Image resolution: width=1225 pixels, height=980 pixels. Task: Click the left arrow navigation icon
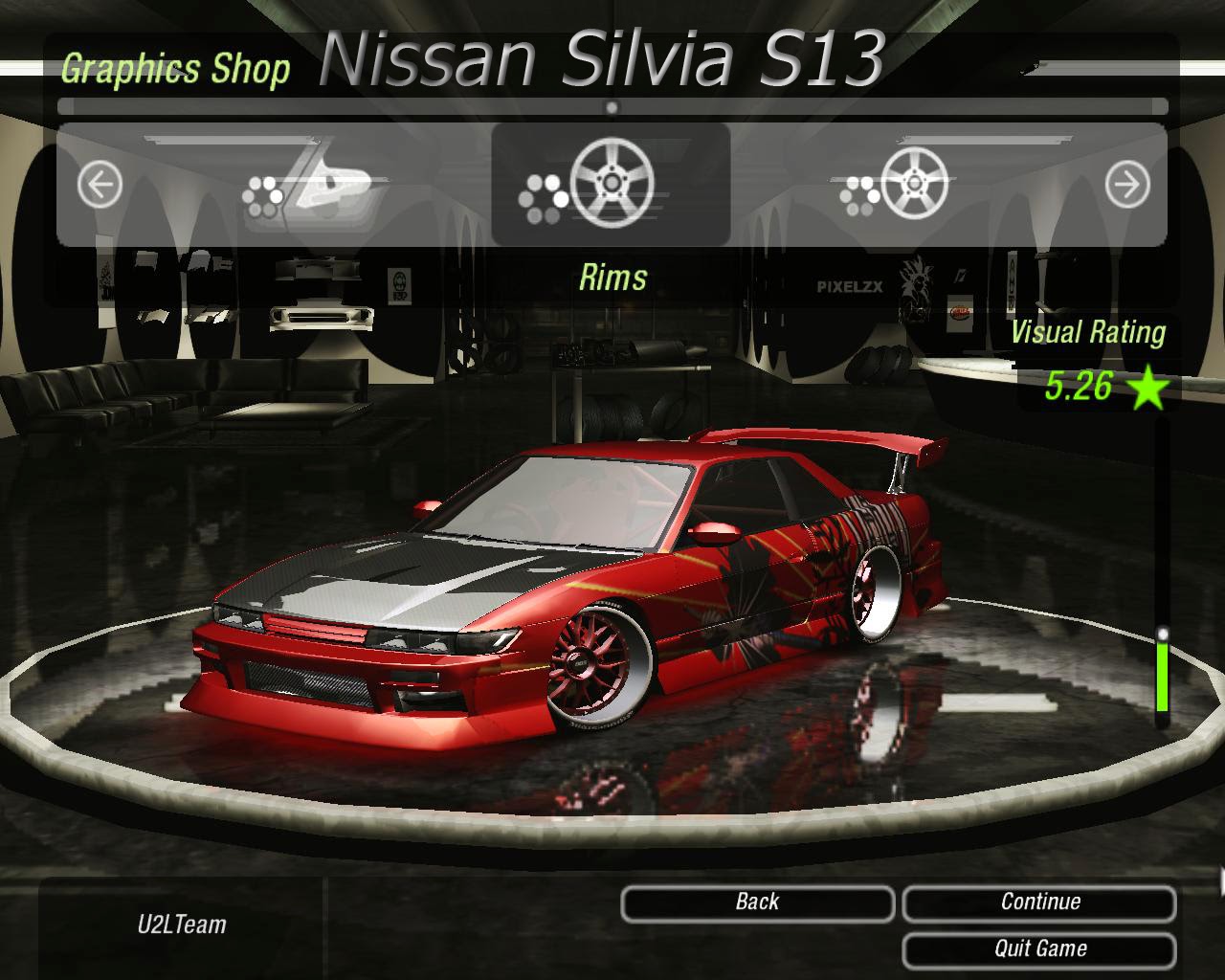pyautogui.click(x=100, y=184)
